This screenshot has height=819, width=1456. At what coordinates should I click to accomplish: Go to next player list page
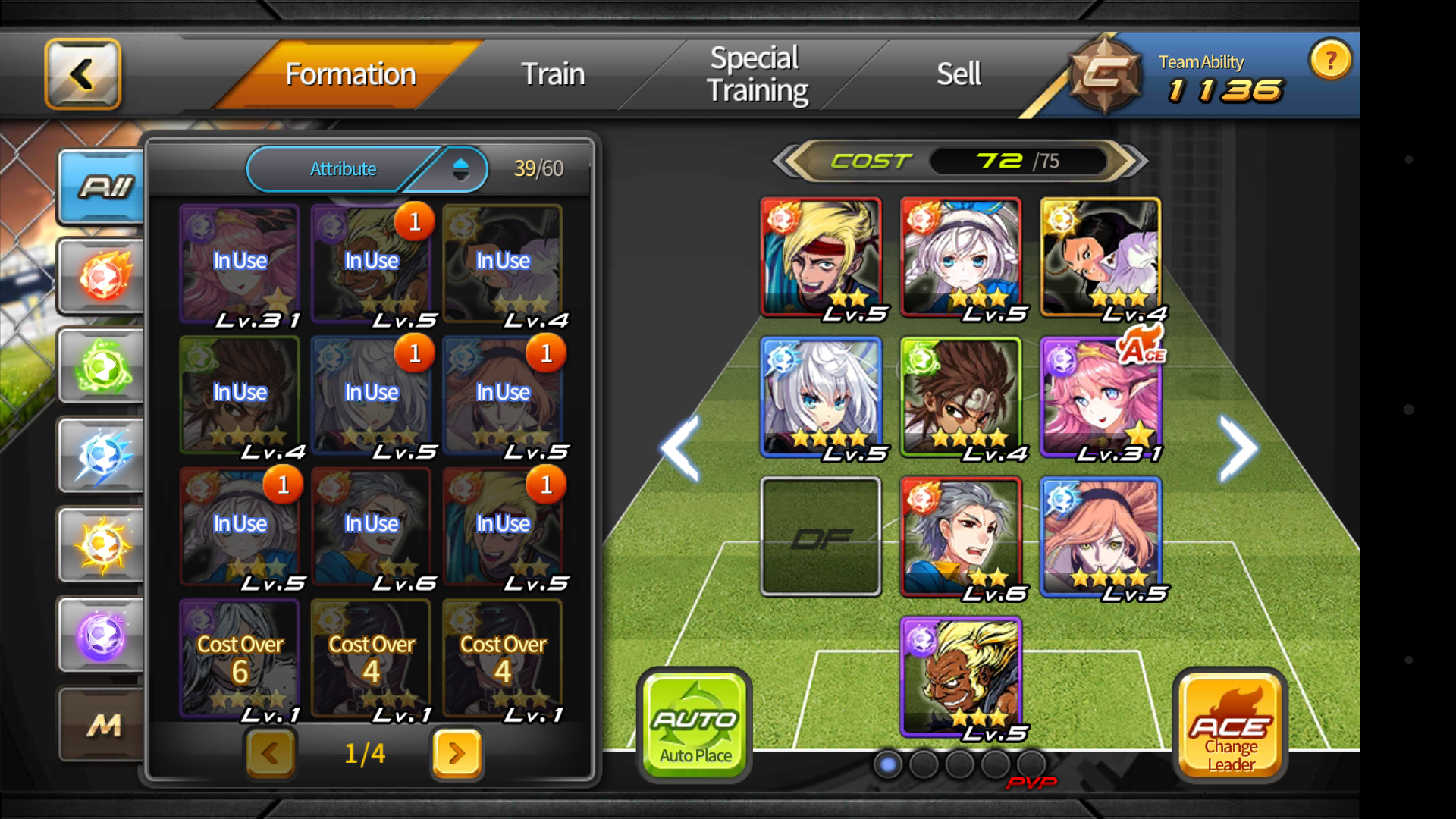(455, 754)
